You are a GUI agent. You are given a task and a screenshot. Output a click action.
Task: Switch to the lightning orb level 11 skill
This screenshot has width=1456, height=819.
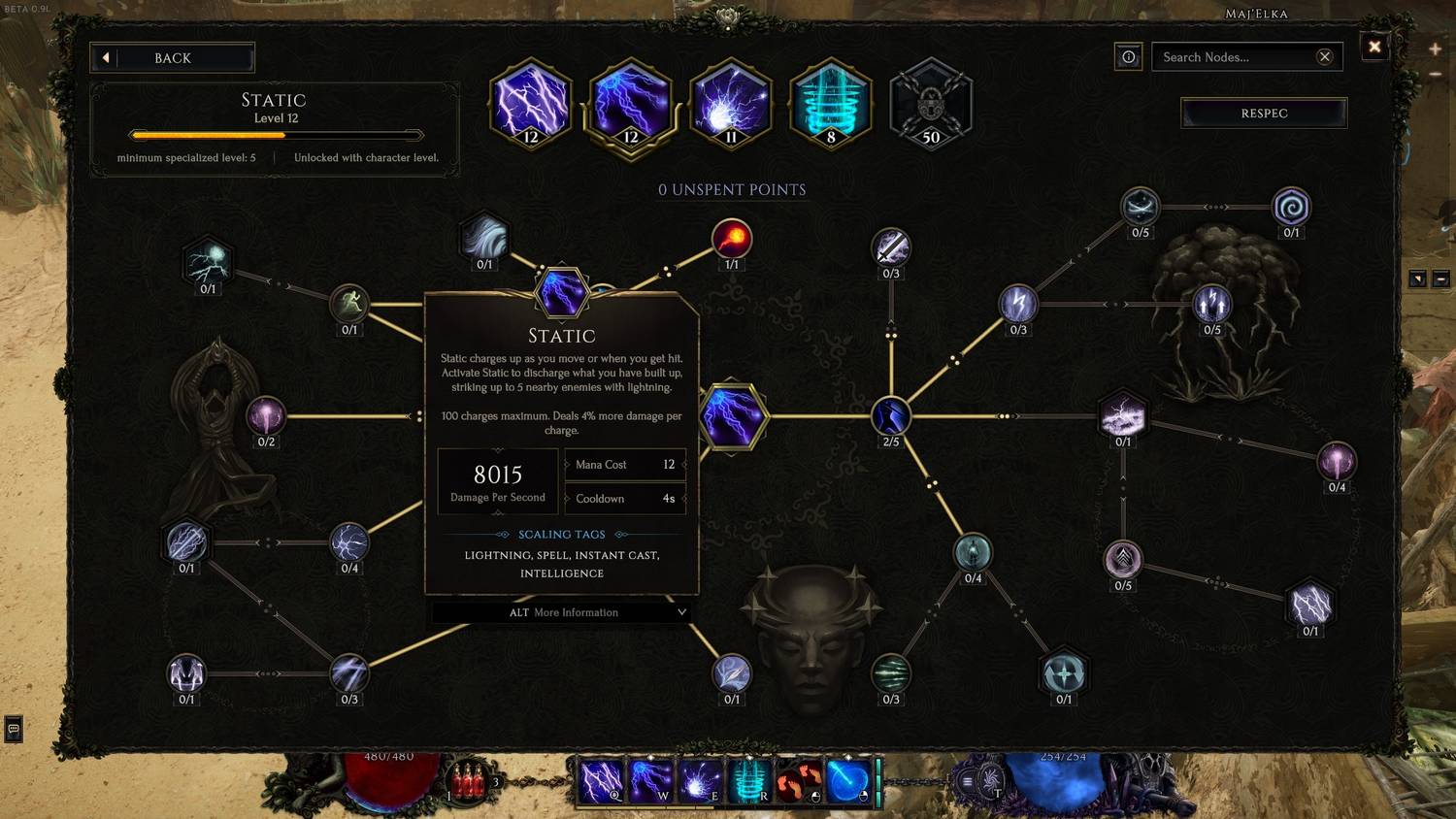[731, 104]
